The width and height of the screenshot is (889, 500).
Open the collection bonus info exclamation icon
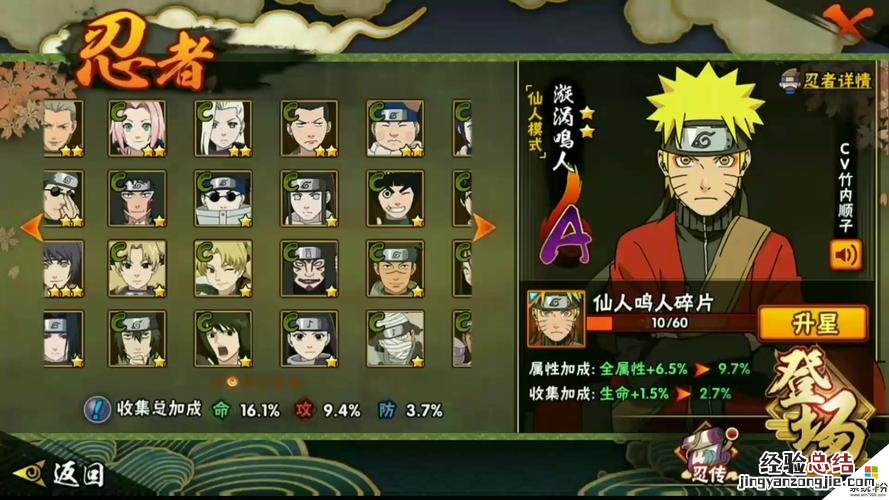pos(97,408)
